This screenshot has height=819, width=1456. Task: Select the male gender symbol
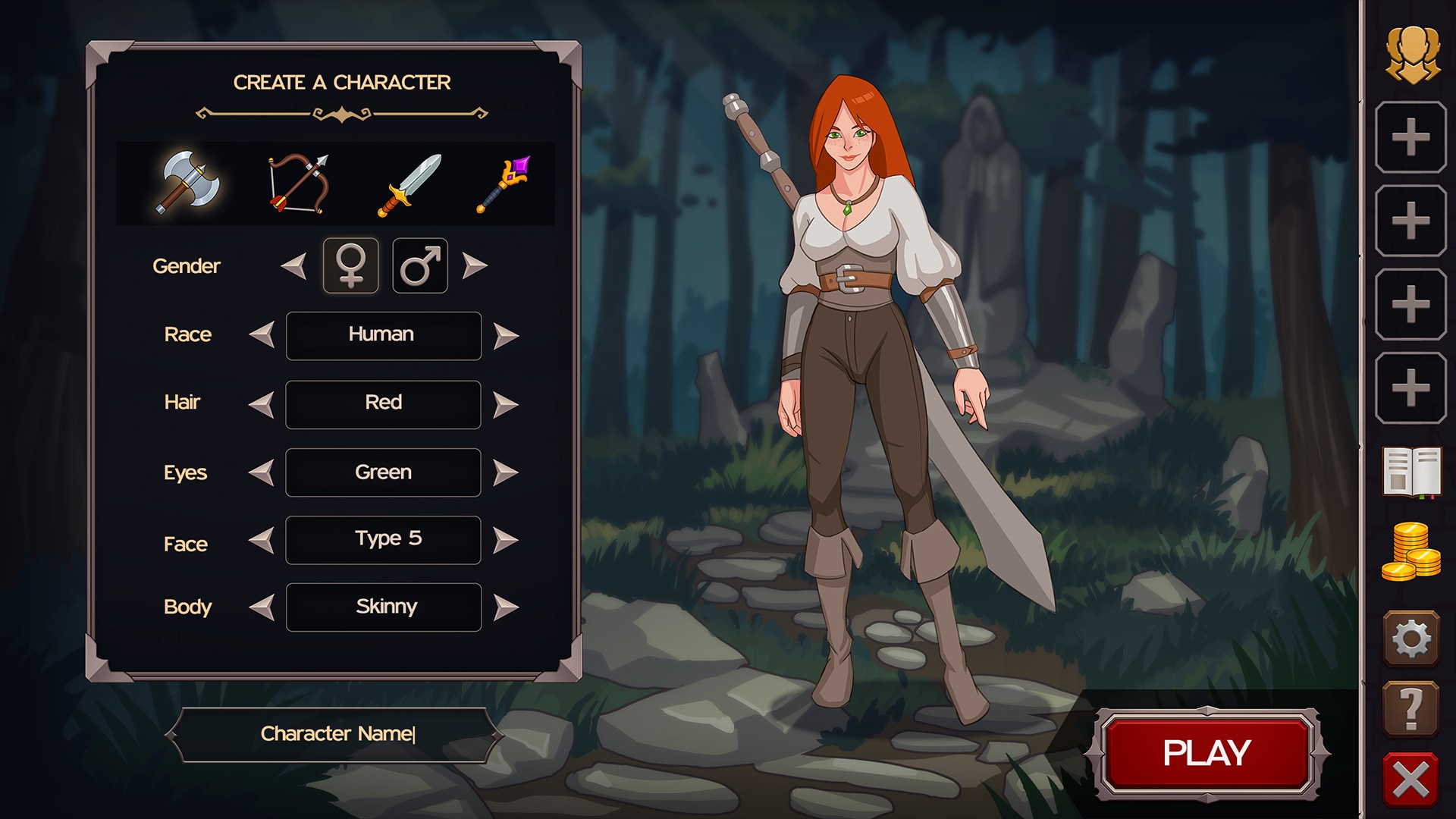420,266
